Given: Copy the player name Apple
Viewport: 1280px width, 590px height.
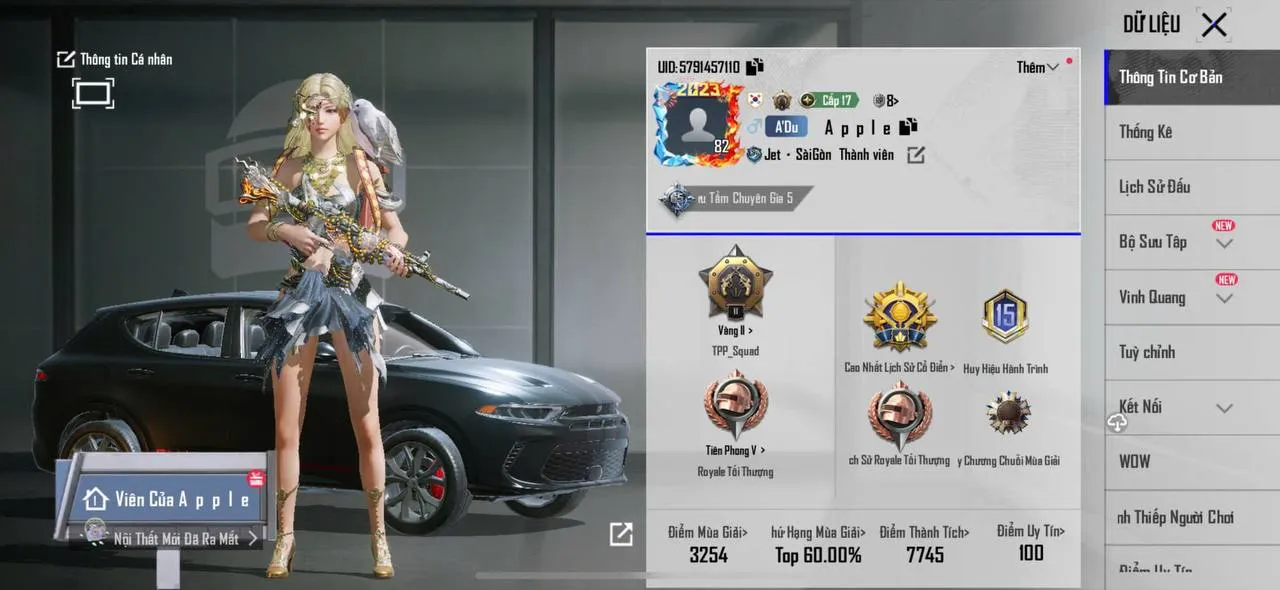Looking at the screenshot, I should pos(908,127).
